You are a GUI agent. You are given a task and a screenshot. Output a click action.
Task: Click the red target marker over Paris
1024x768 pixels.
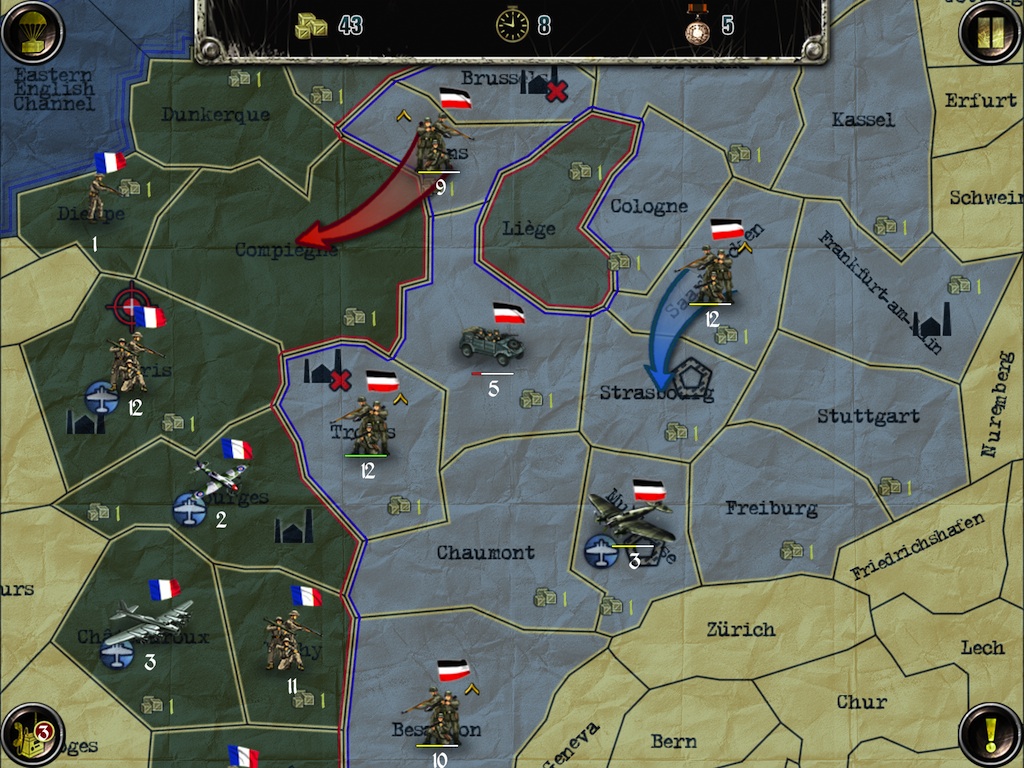(x=128, y=306)
